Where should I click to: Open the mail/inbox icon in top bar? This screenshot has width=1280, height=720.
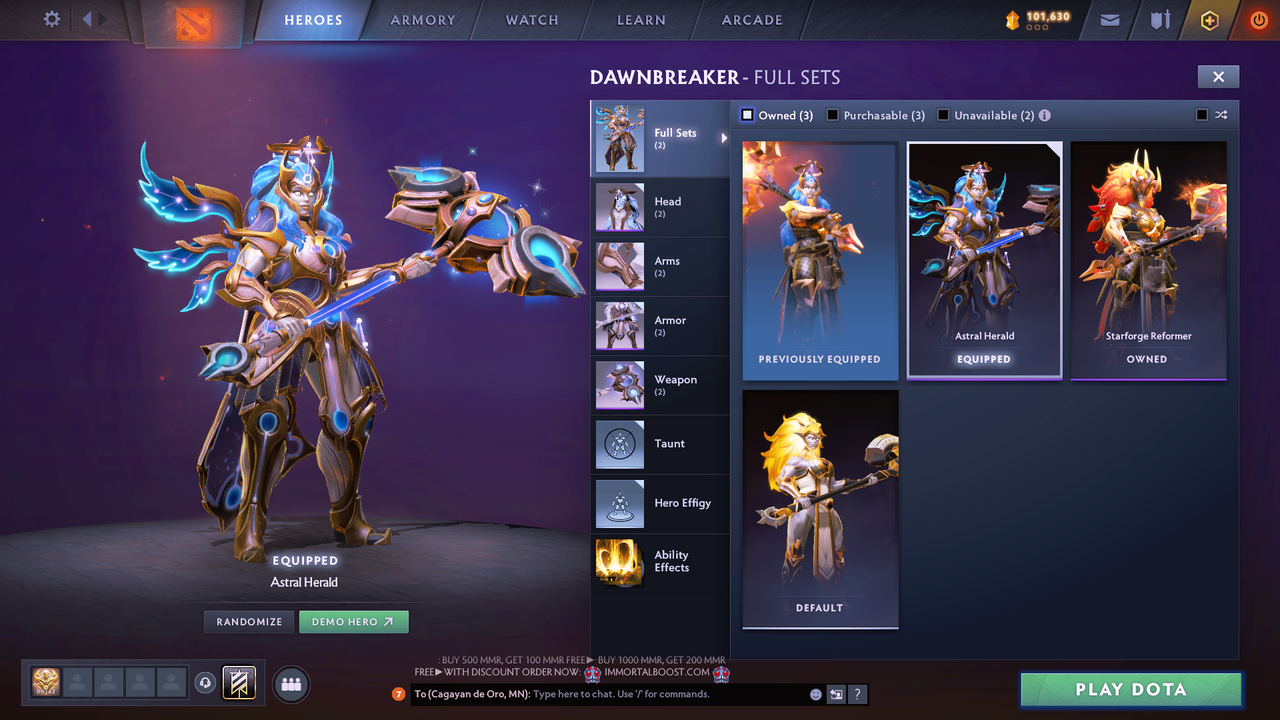[1108, 20]
